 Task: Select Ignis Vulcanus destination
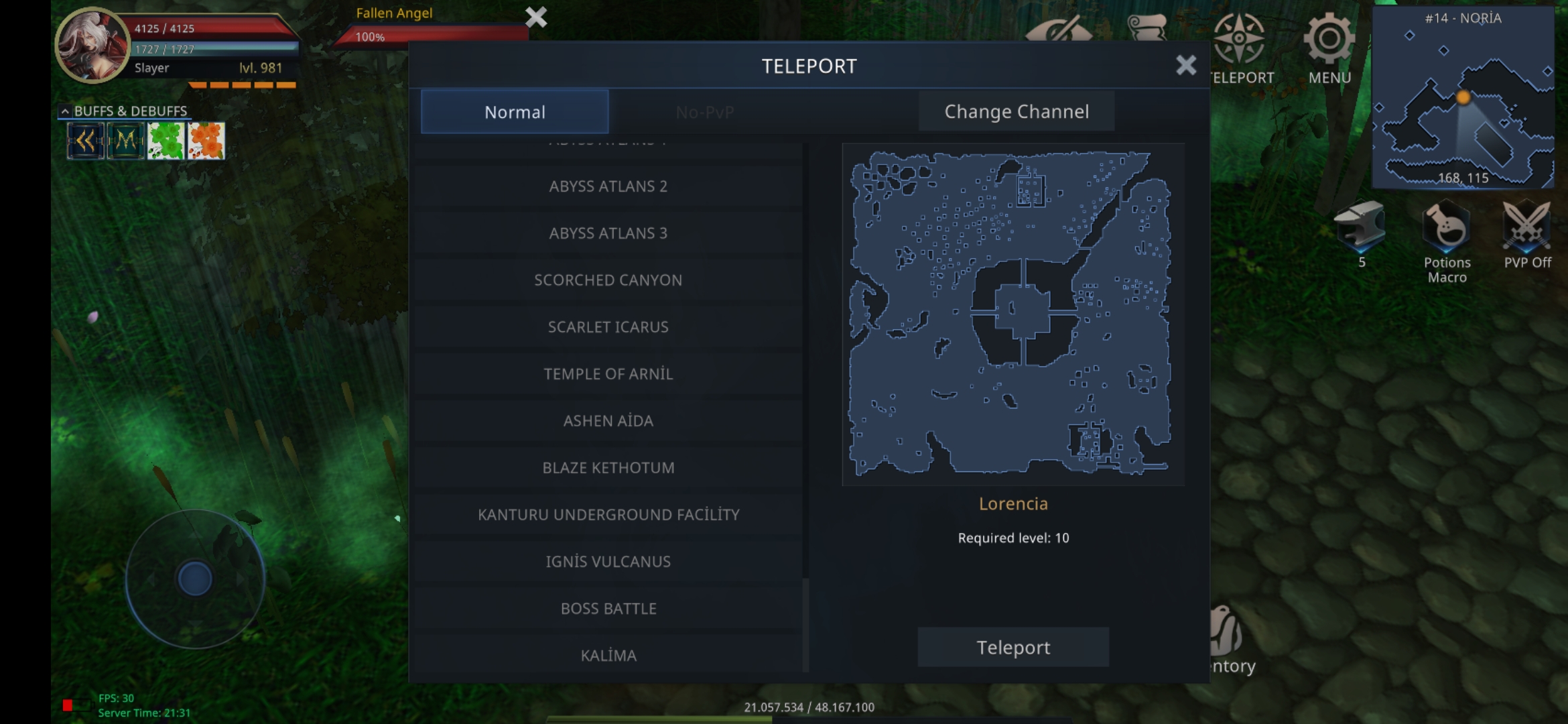click(x=608, y=562)
